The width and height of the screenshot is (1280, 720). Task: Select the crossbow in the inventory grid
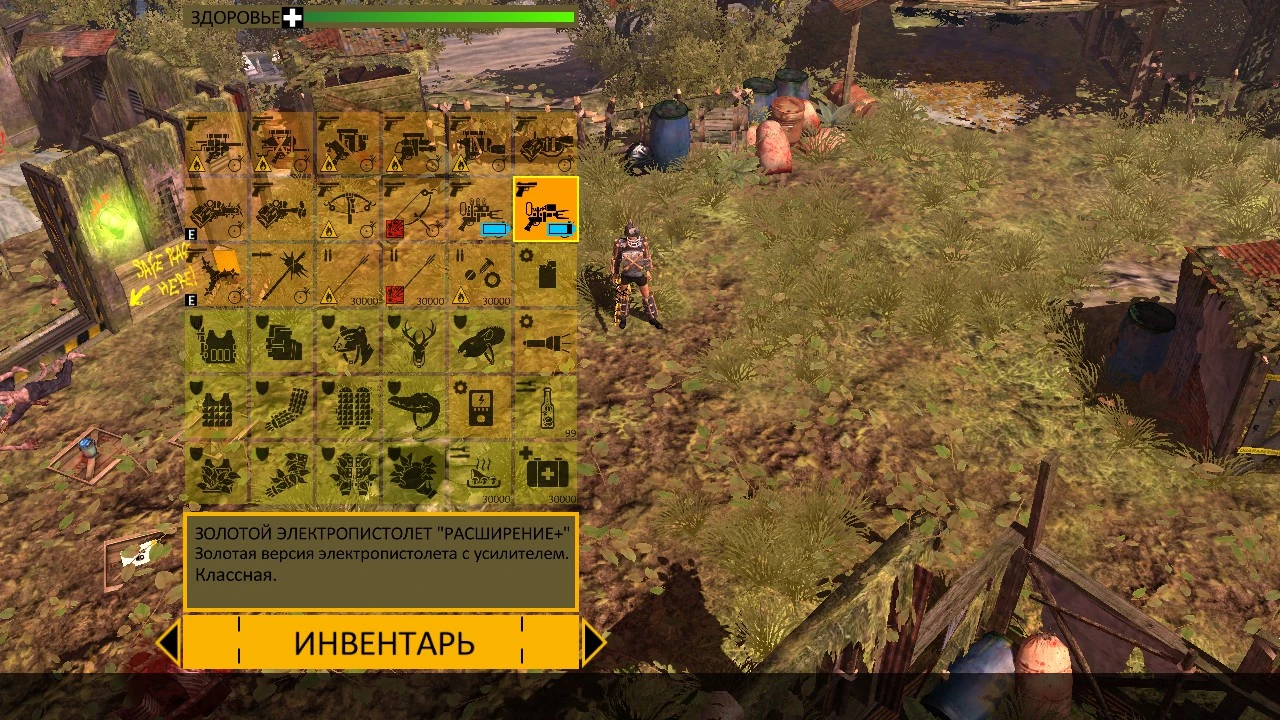346,210
